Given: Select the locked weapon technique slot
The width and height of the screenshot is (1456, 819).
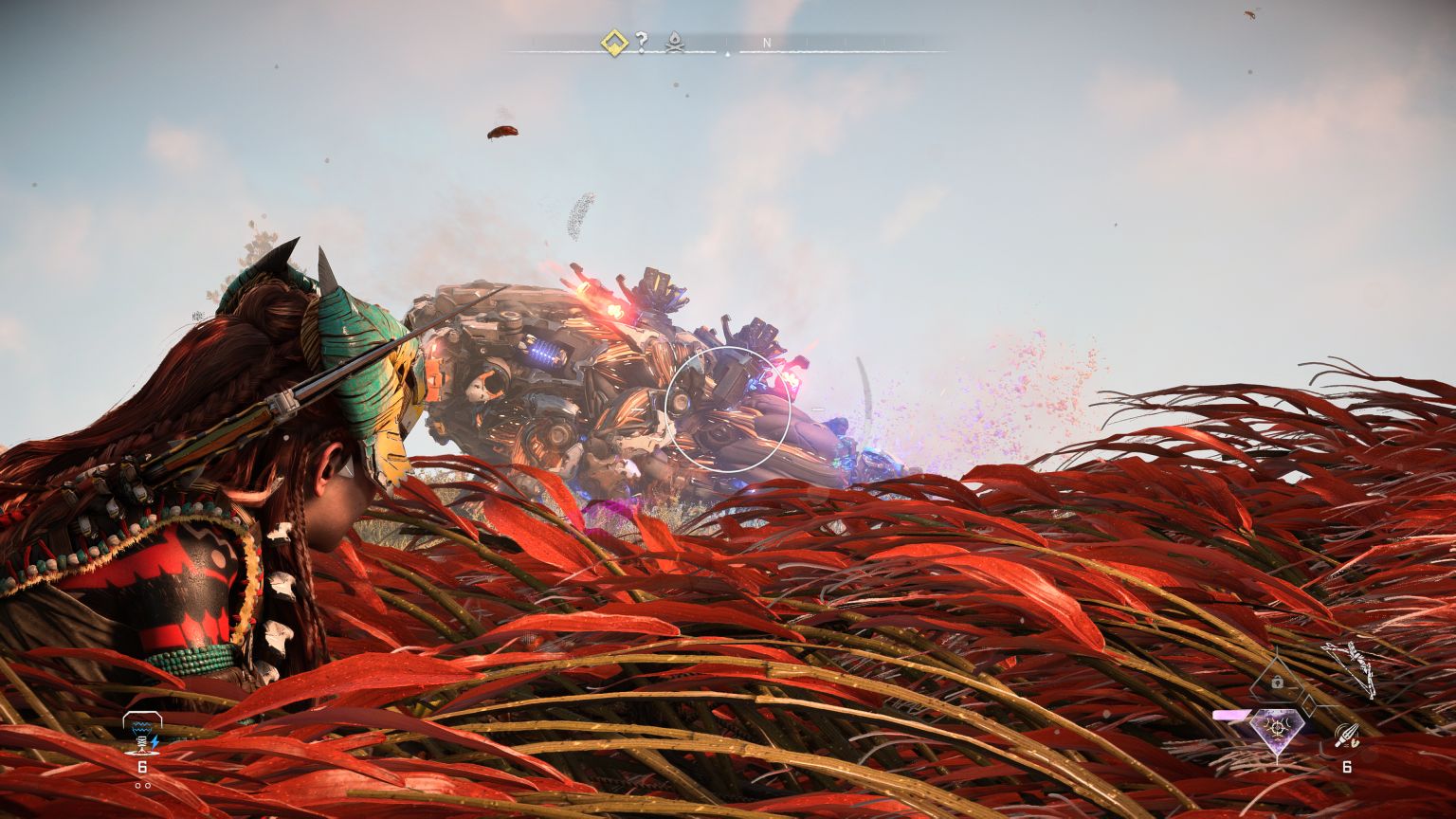Looking at the screenshot, I should [1278, 682].
